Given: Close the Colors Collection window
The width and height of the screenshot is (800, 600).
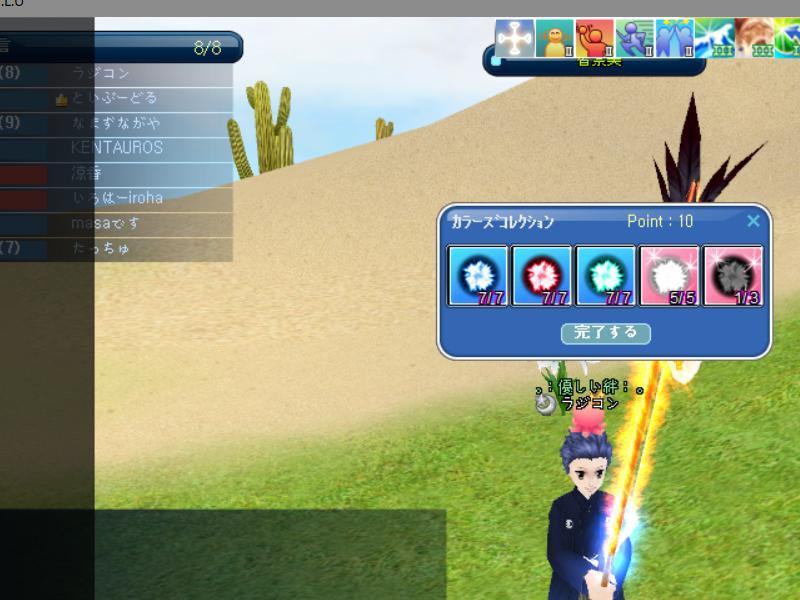Looking at the screenshot, I should coord(754,221).
